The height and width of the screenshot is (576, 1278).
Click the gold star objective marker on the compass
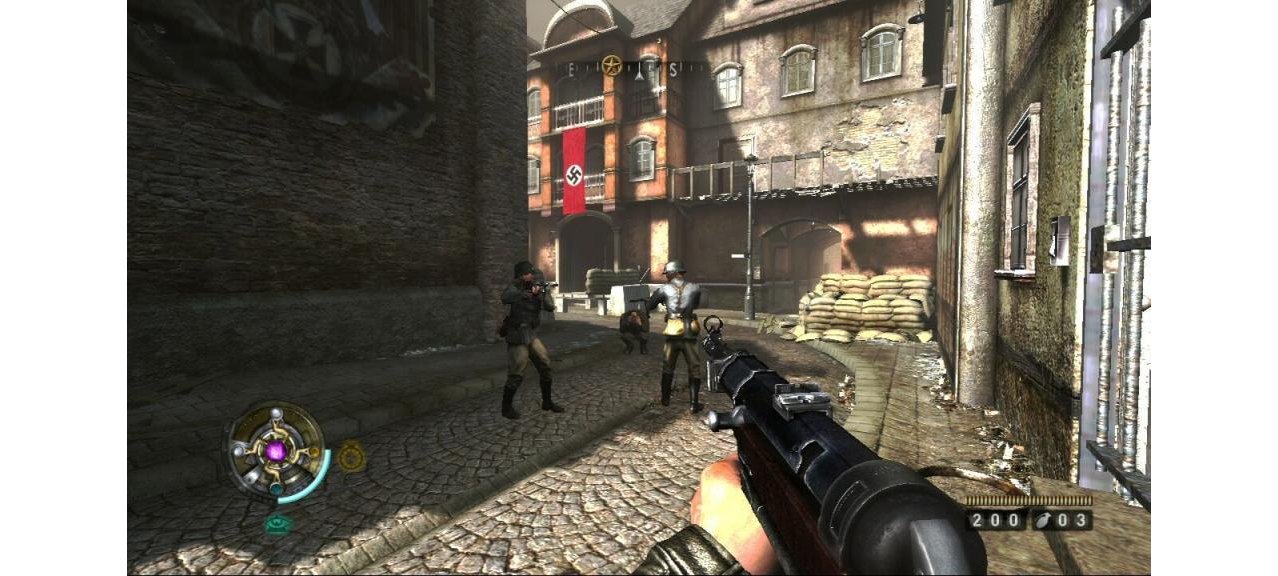click(612, 67)
